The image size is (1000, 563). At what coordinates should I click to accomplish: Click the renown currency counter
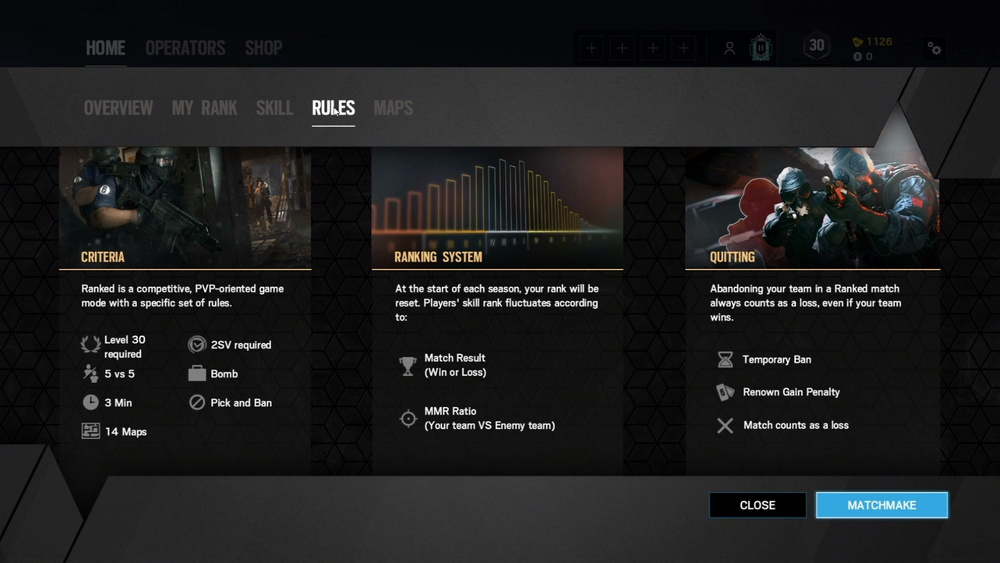tap(872, 42)
